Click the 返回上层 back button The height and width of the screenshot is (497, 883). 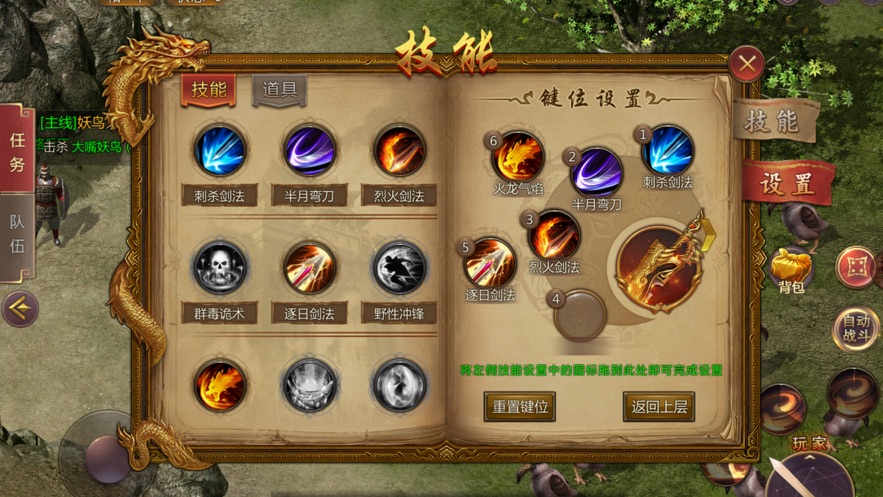pos(658,406)
